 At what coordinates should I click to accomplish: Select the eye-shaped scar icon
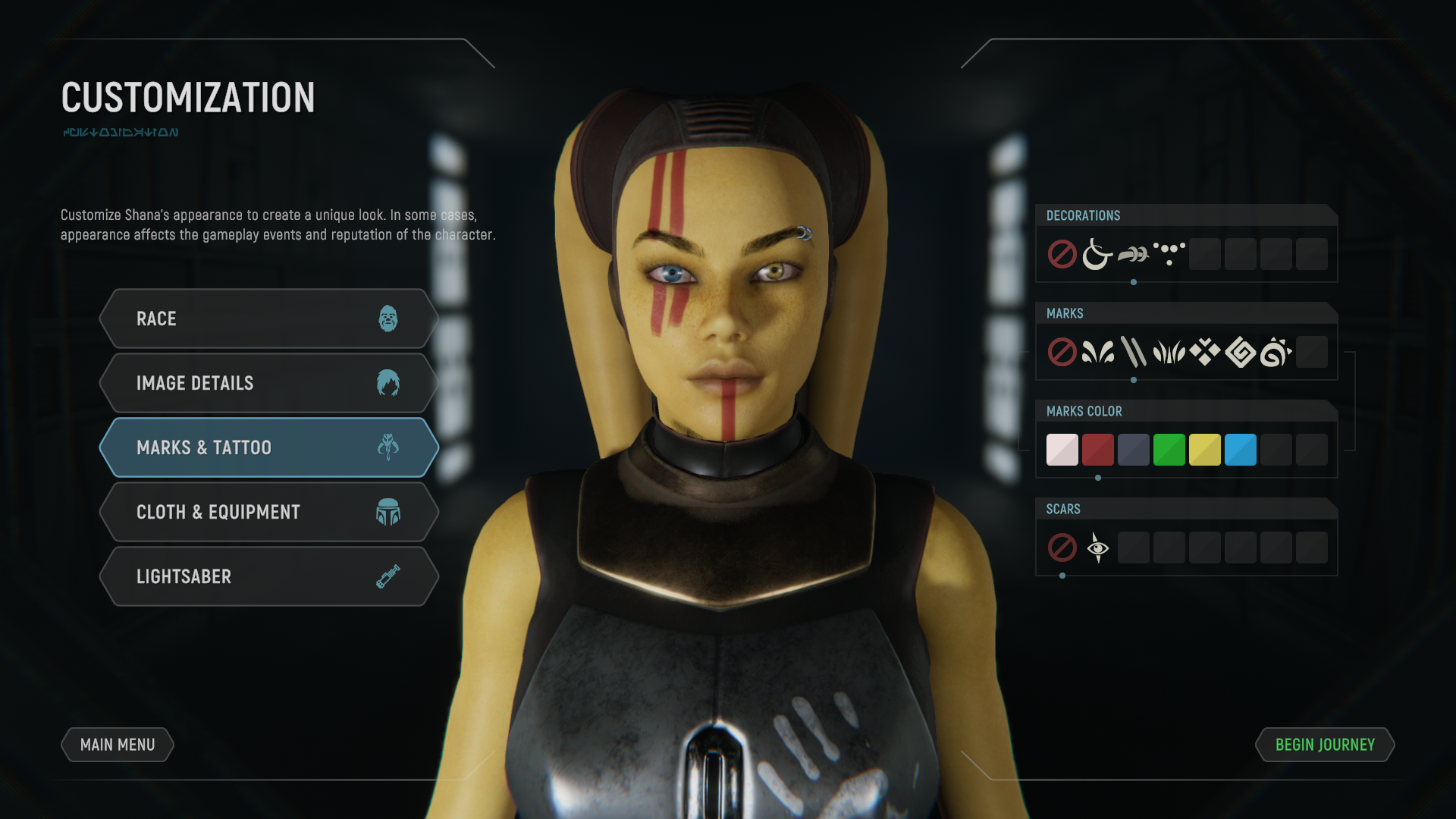(x=1097, y=547)
